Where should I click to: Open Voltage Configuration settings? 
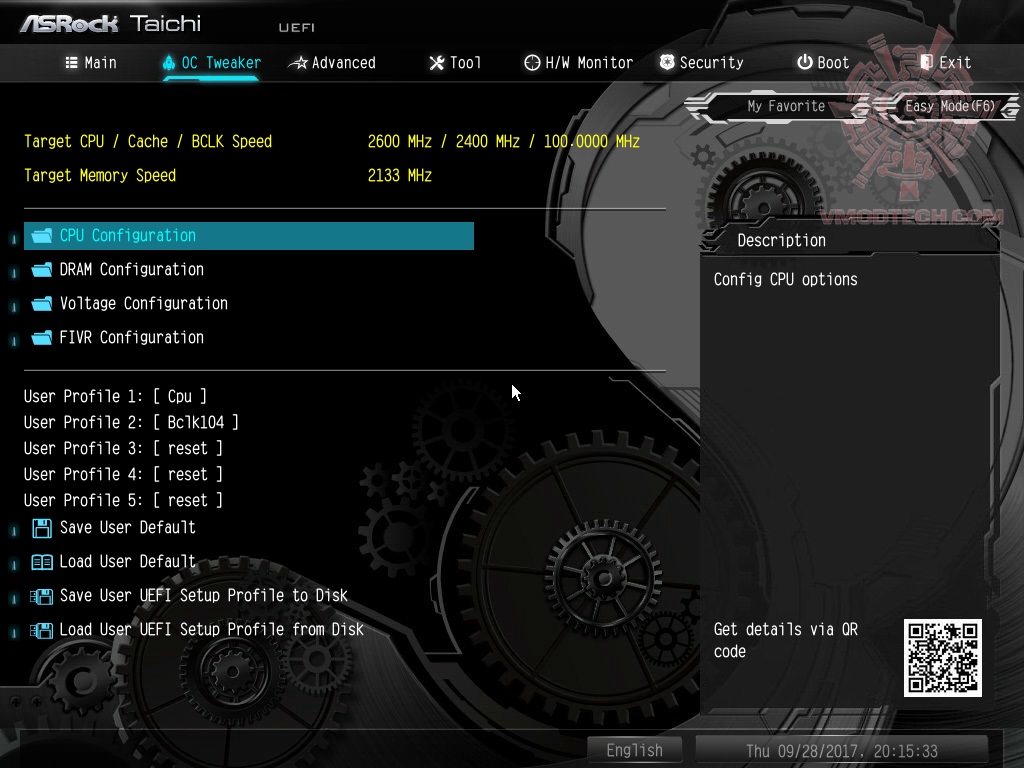point(143,304)
